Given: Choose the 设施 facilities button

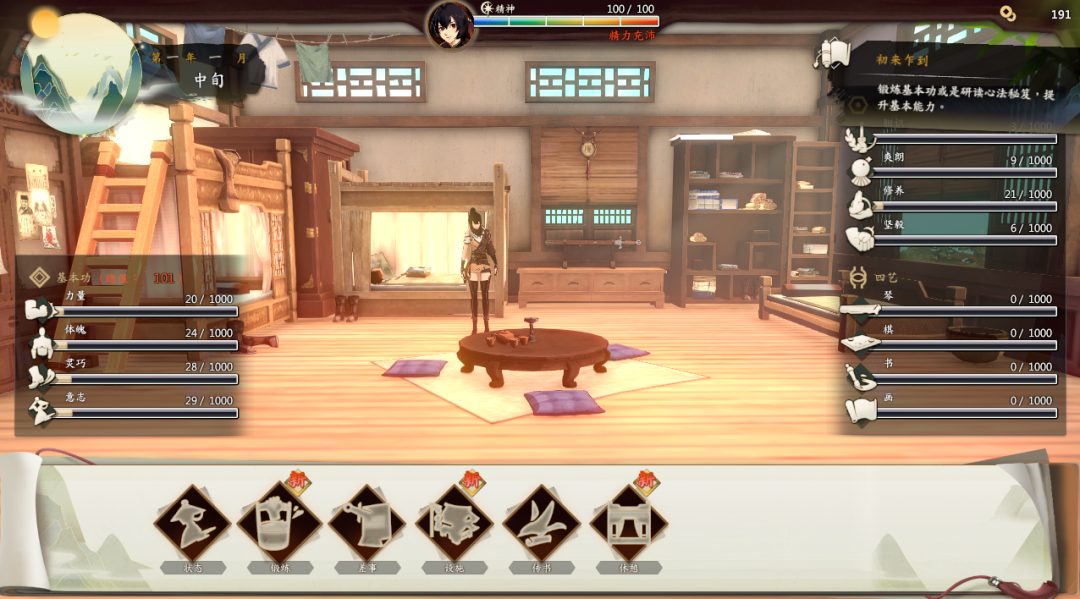Looking at the screenshot, I should (454, 524).
